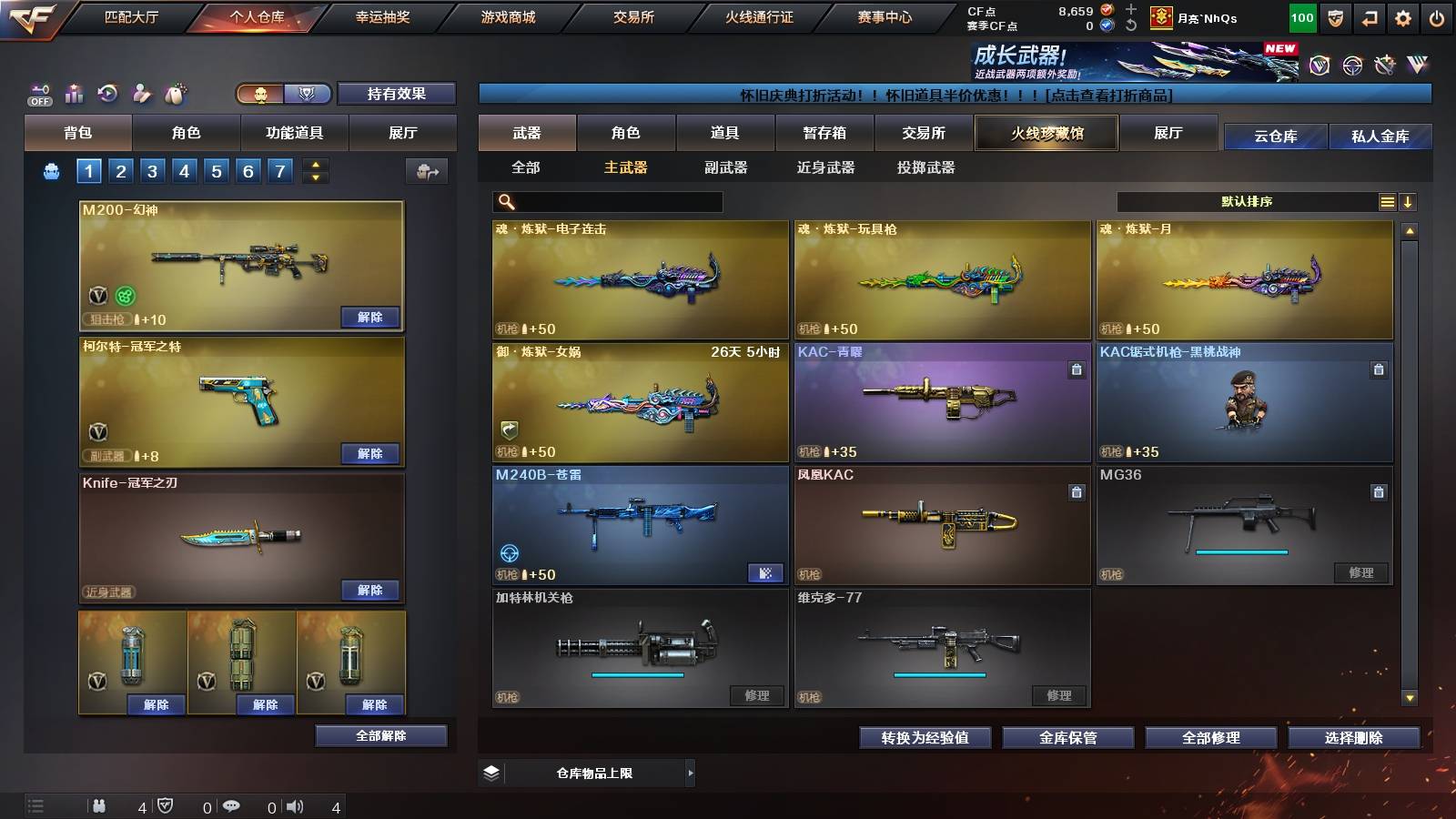Click 解除 on the M200-幻神 weapon
Image resolution: width=1456 pixels, height=819 pixels.
click(369, 318)
